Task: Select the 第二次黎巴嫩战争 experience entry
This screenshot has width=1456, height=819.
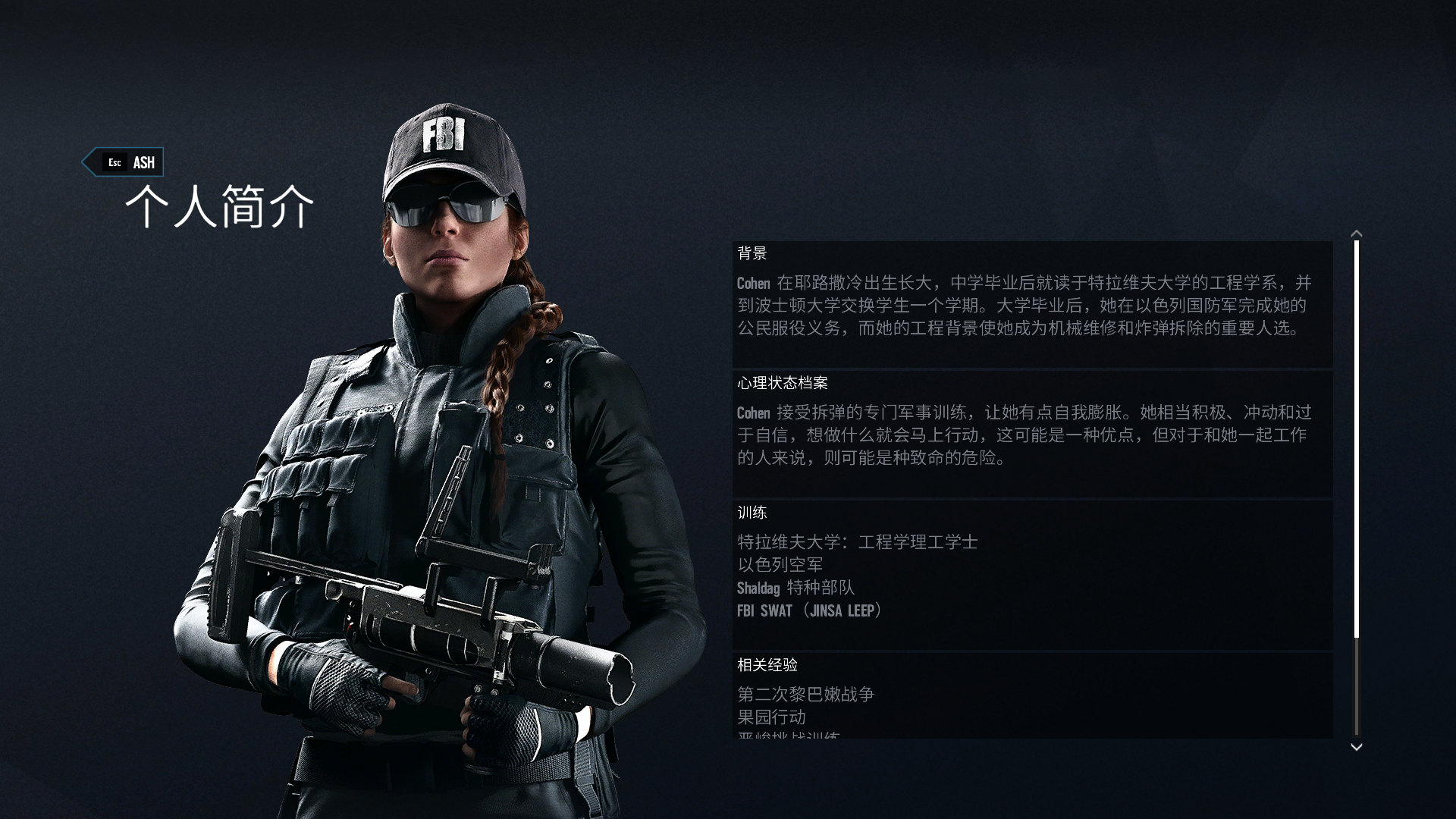Action: (806, 694)
